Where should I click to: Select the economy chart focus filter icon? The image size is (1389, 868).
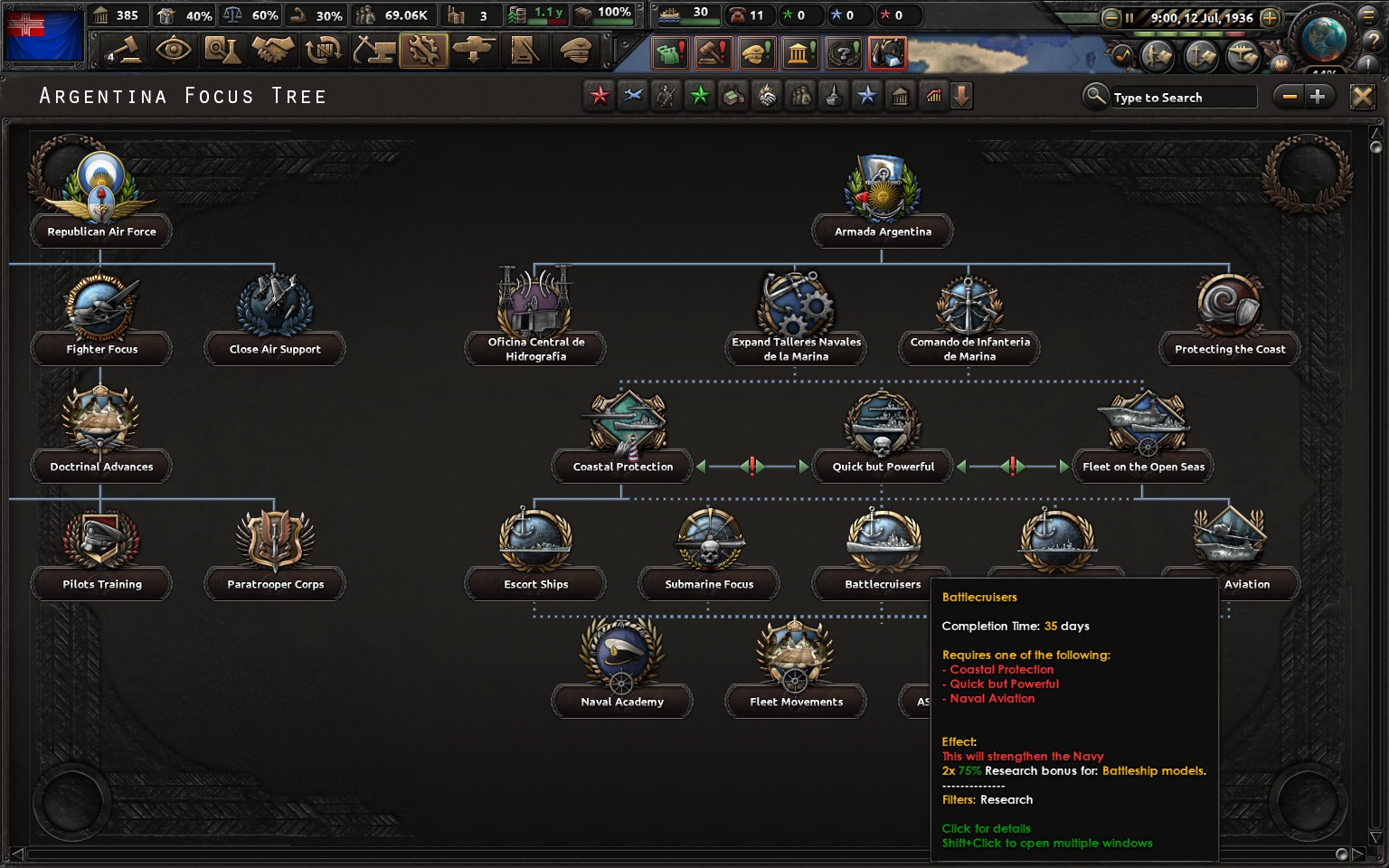(933, 95)
